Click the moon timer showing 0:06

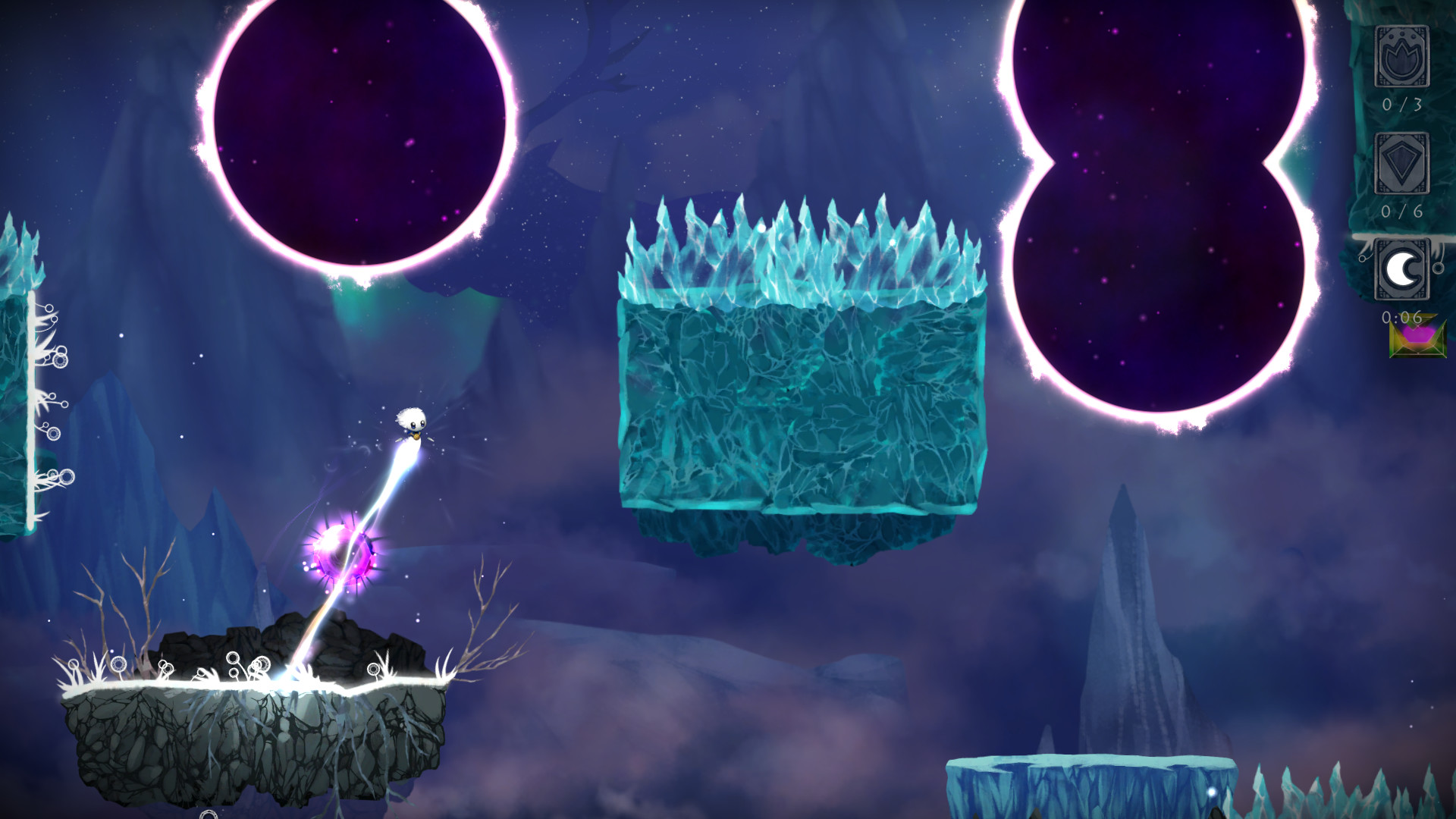point(1402,318)
